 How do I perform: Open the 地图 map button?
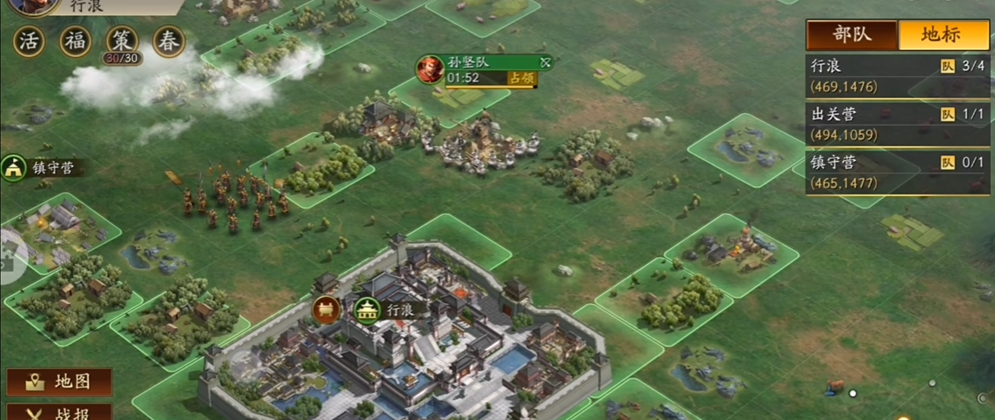(60, 382)
